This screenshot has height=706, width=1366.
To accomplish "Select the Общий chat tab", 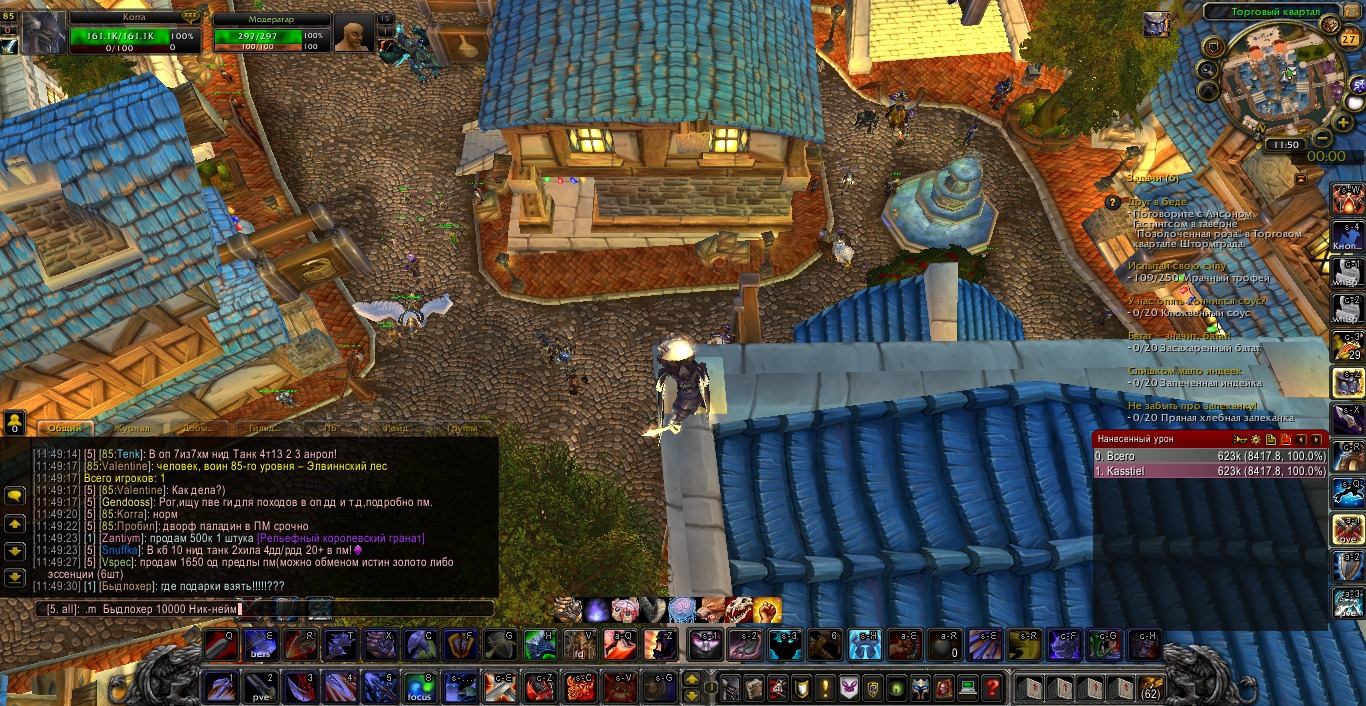I will click(65, 428).
